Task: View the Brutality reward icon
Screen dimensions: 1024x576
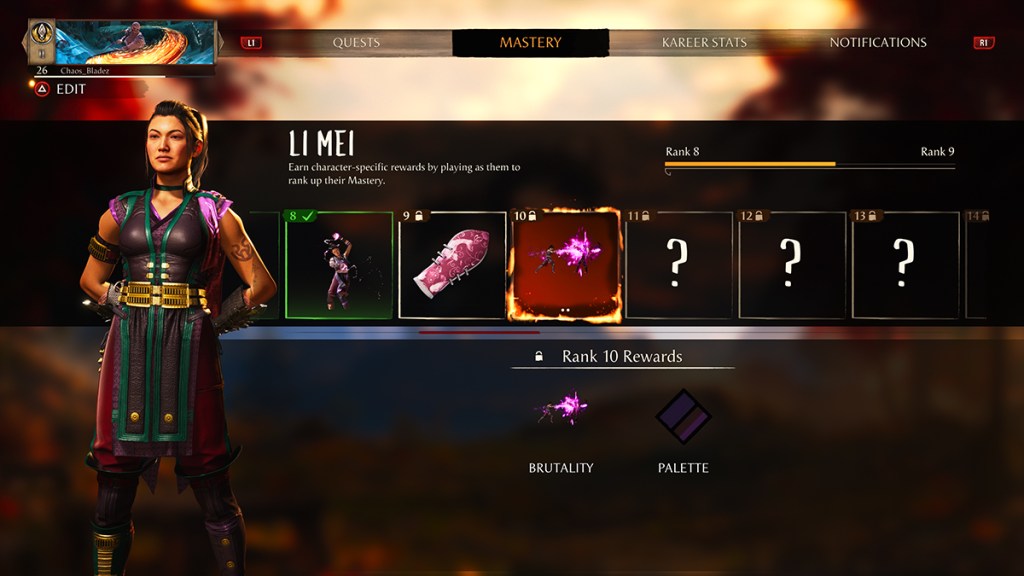Action: click(561, 410)
